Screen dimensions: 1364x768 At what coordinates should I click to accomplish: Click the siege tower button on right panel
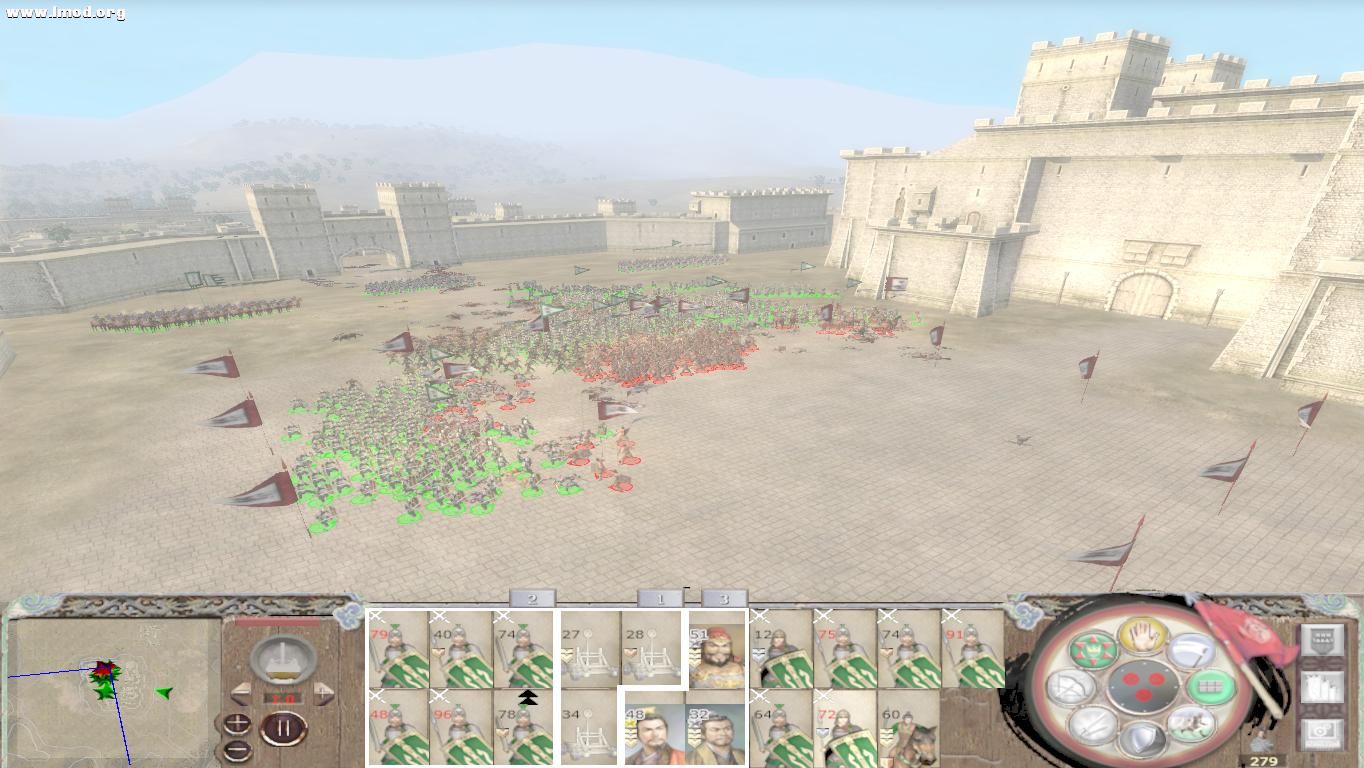[1322, 688]
